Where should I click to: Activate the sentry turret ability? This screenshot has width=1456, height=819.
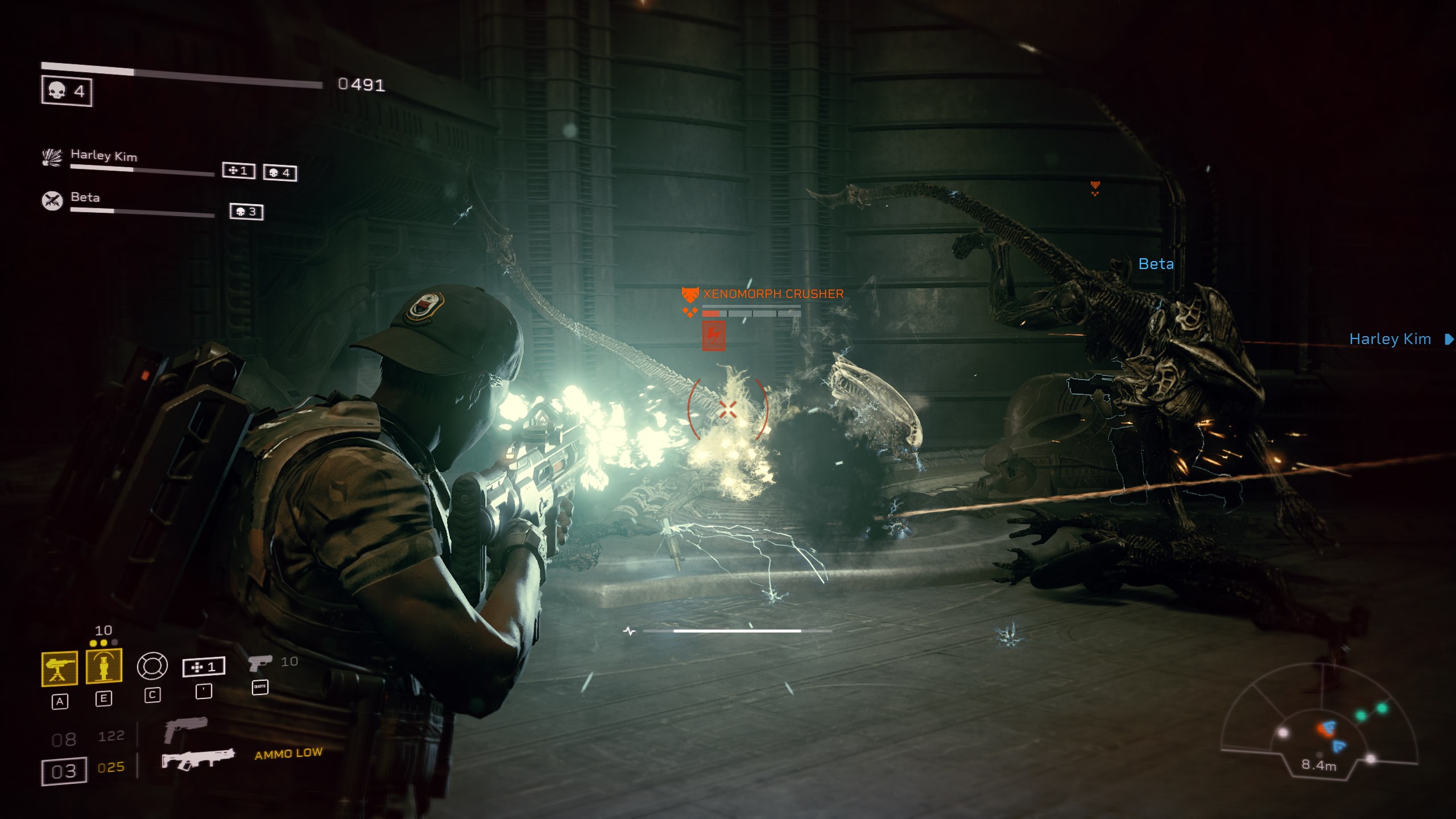click(x=60, y=668)
